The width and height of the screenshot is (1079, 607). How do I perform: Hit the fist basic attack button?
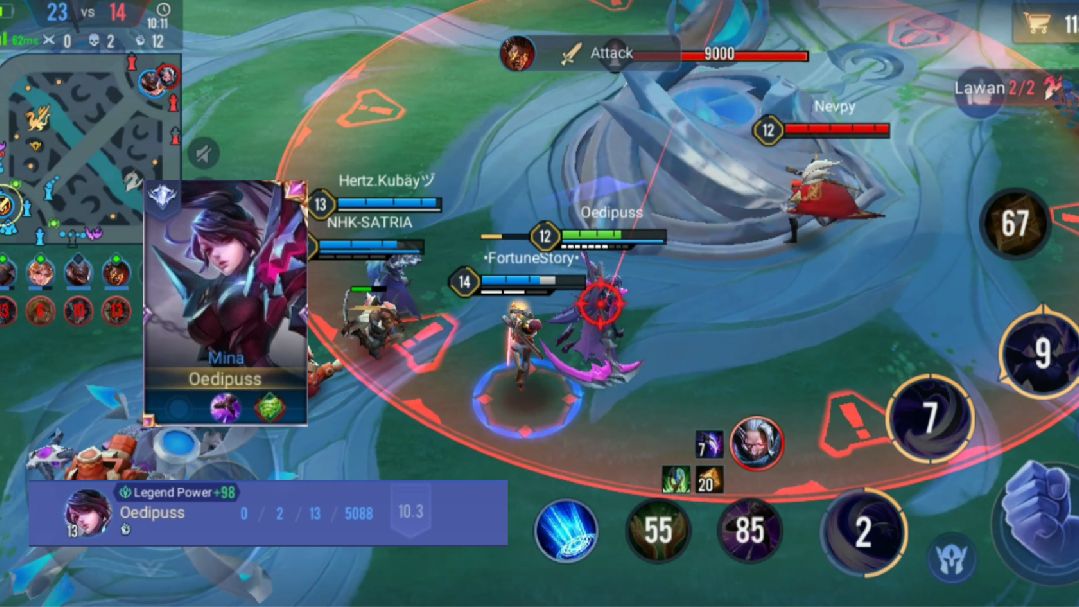1040,520
